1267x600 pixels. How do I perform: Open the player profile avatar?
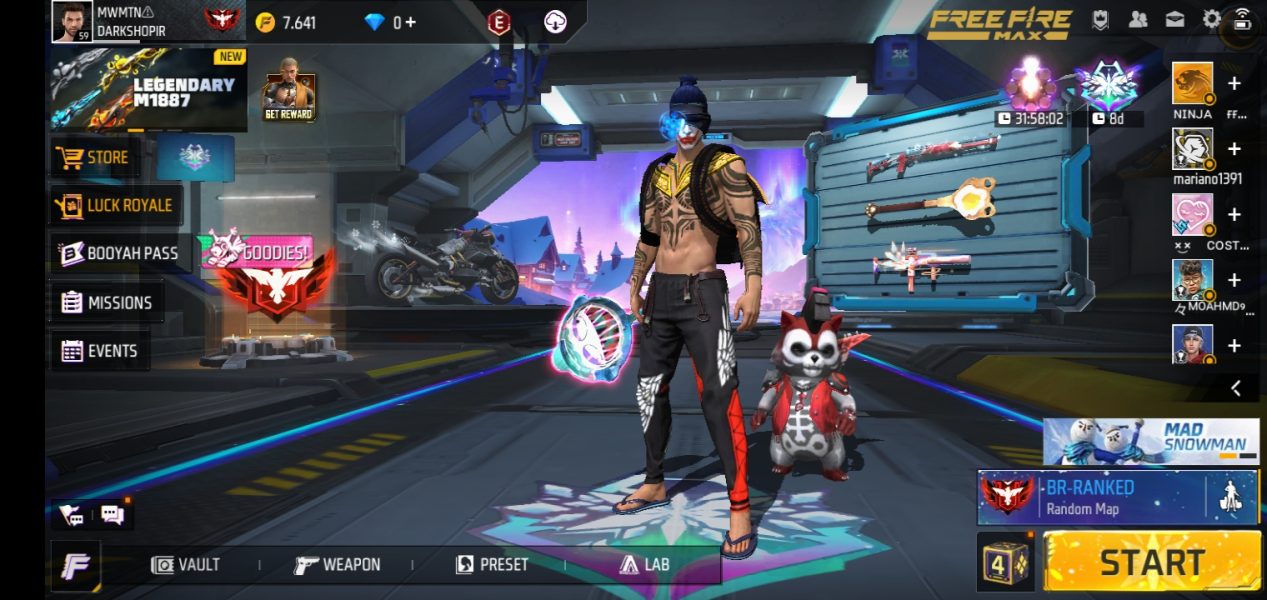(72, 21)
